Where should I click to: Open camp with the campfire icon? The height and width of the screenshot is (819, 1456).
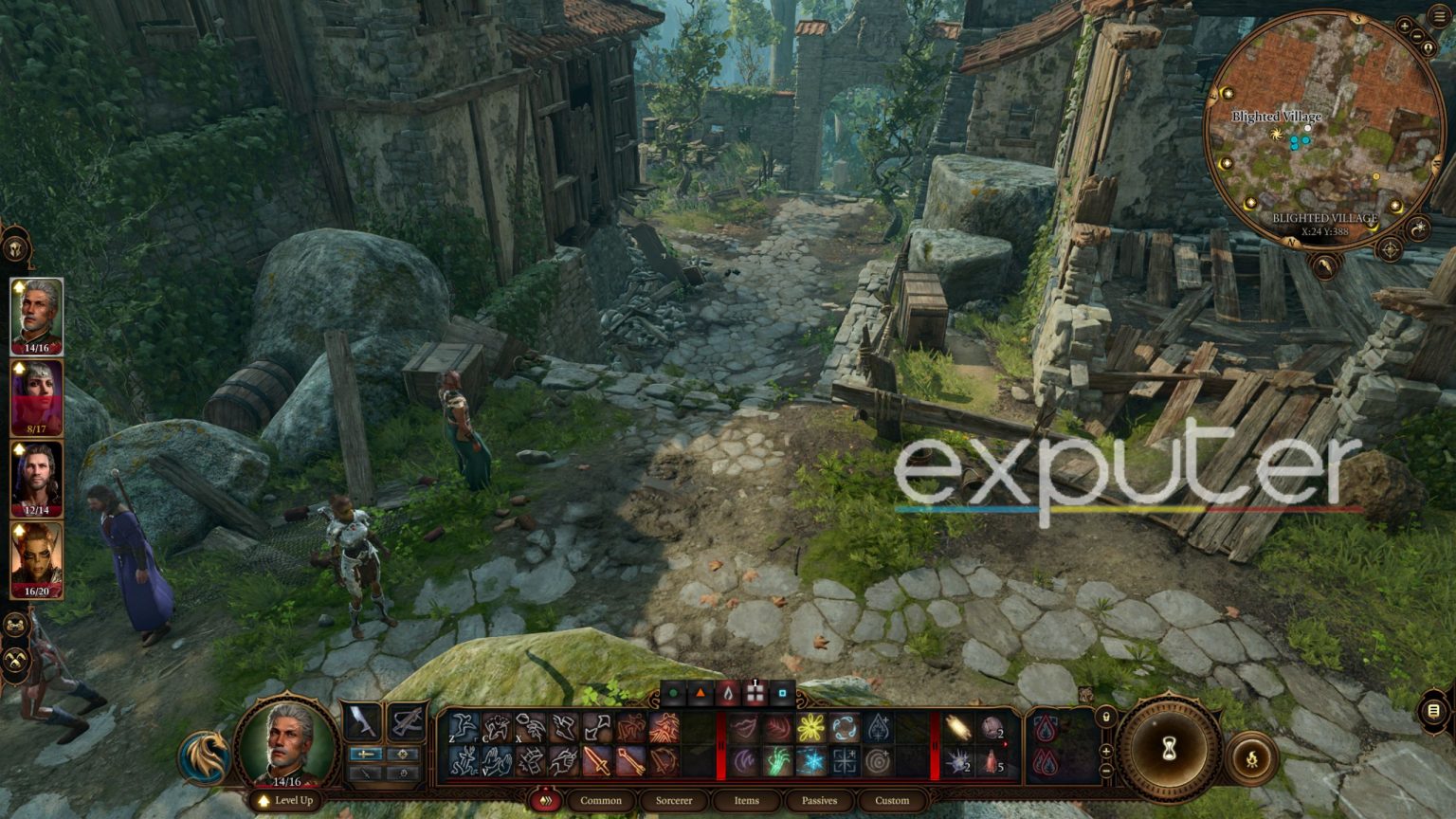[x=1253, y=758]
